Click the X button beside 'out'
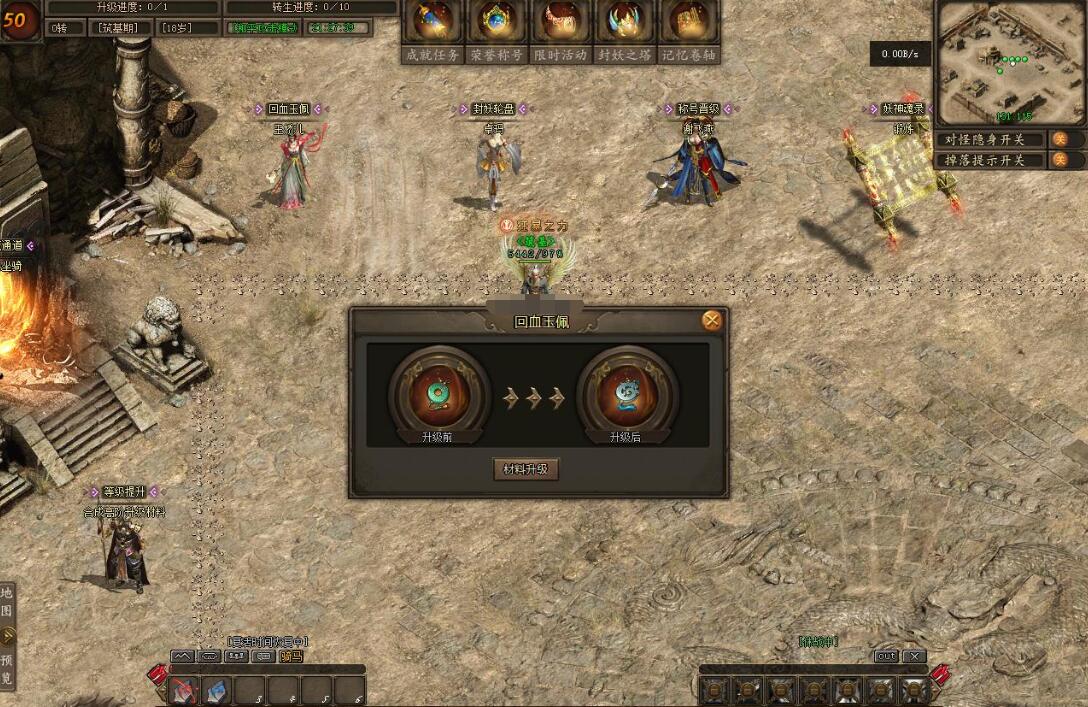Viewport: 1088px width, 707px height. point(914,656)
